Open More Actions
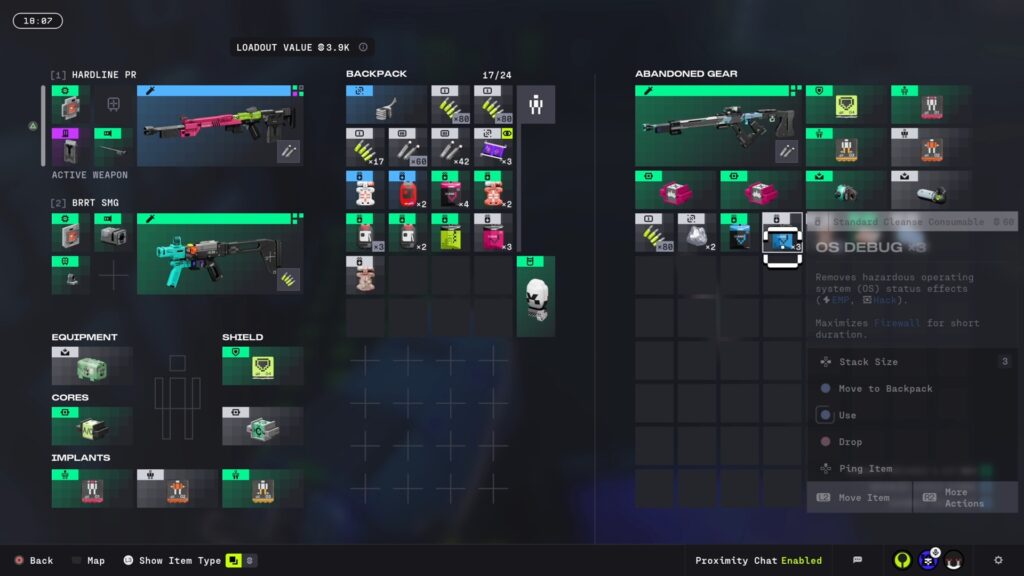Image resolution: width=1024 pixels, height=576 pixels. [964, 497]
